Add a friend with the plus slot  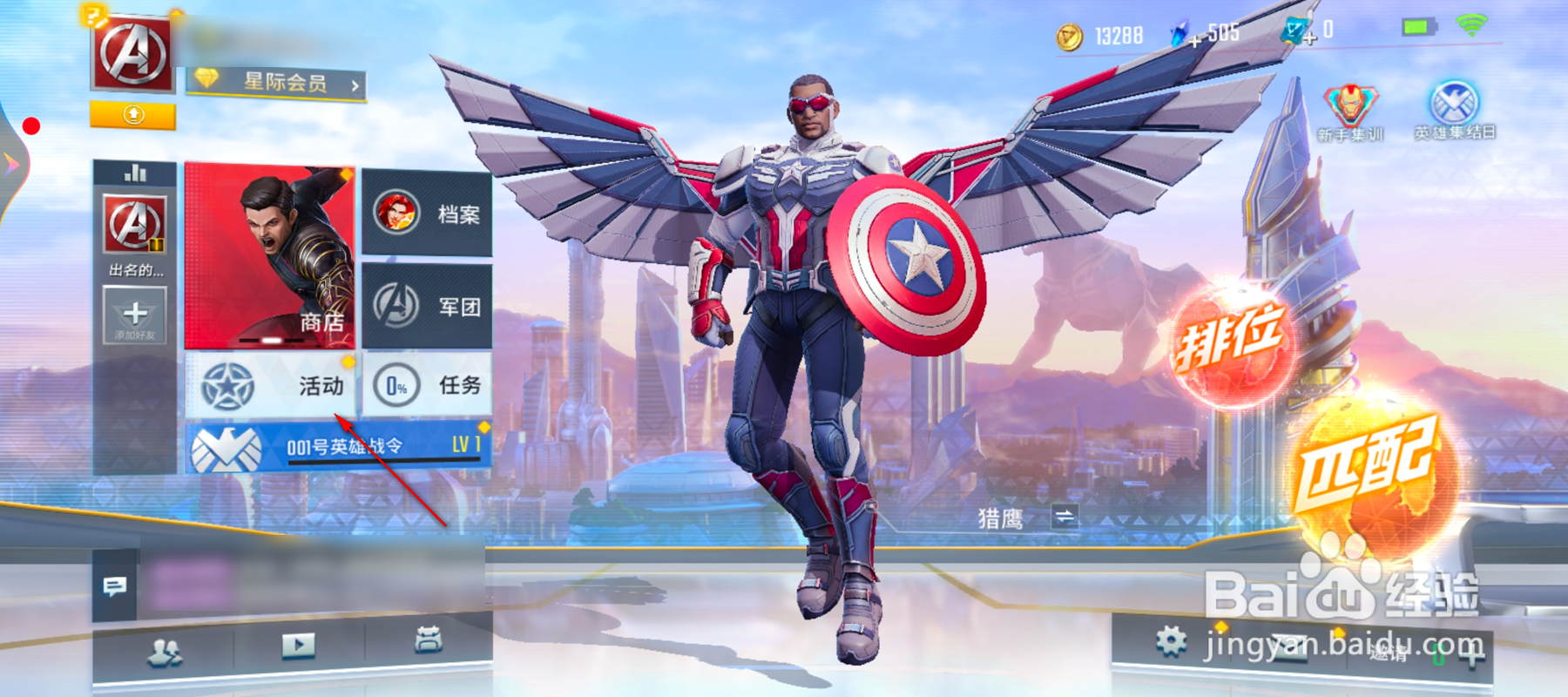pyautogui.click(x=134, y=317)
